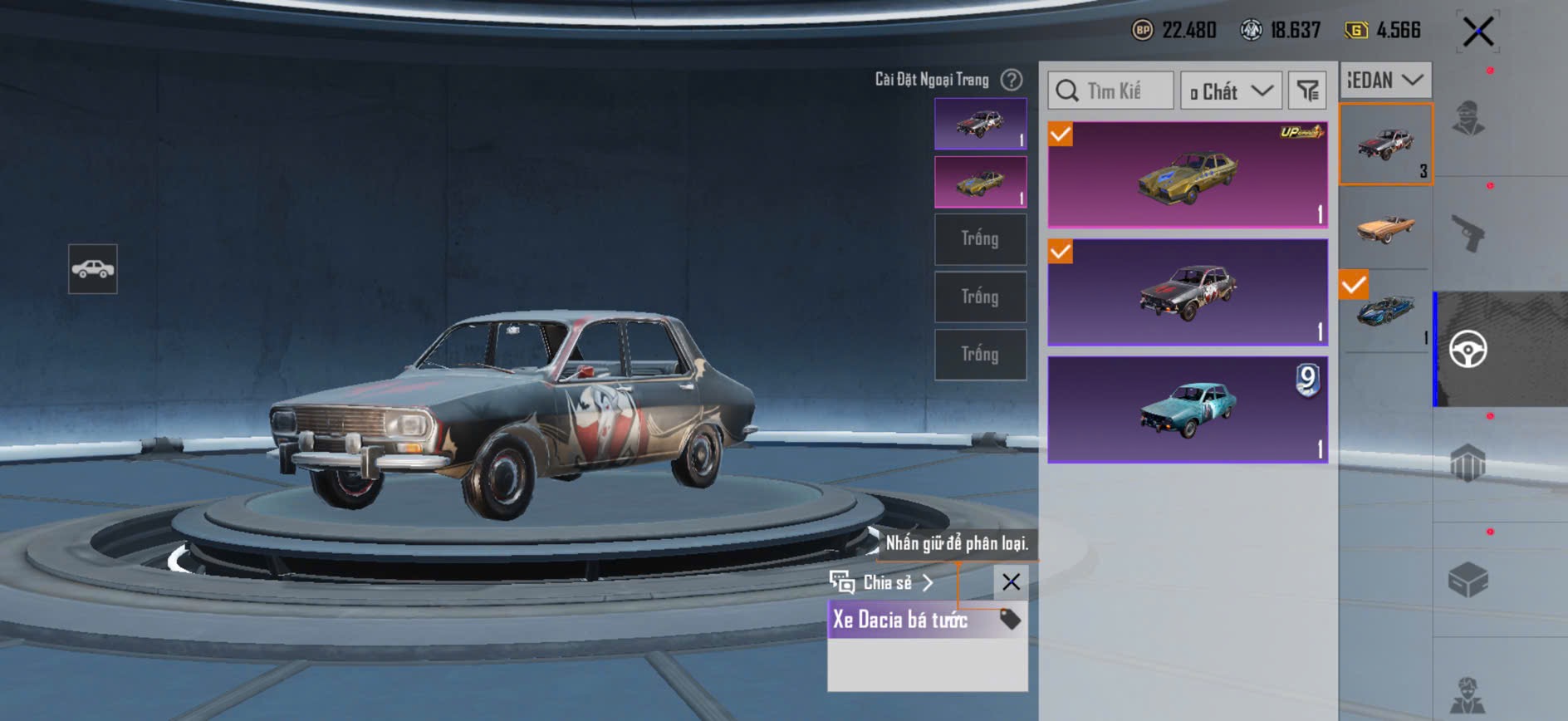This screenshot has height=721, width=1568.
Task: Click the tag icon beside the skin name
Action: (x=1010, y=619)
